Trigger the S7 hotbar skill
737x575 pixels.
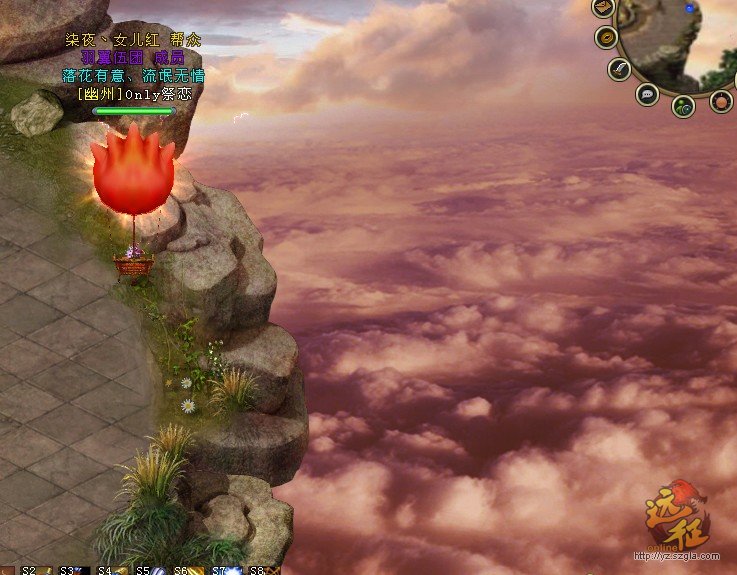click(235, 570)
